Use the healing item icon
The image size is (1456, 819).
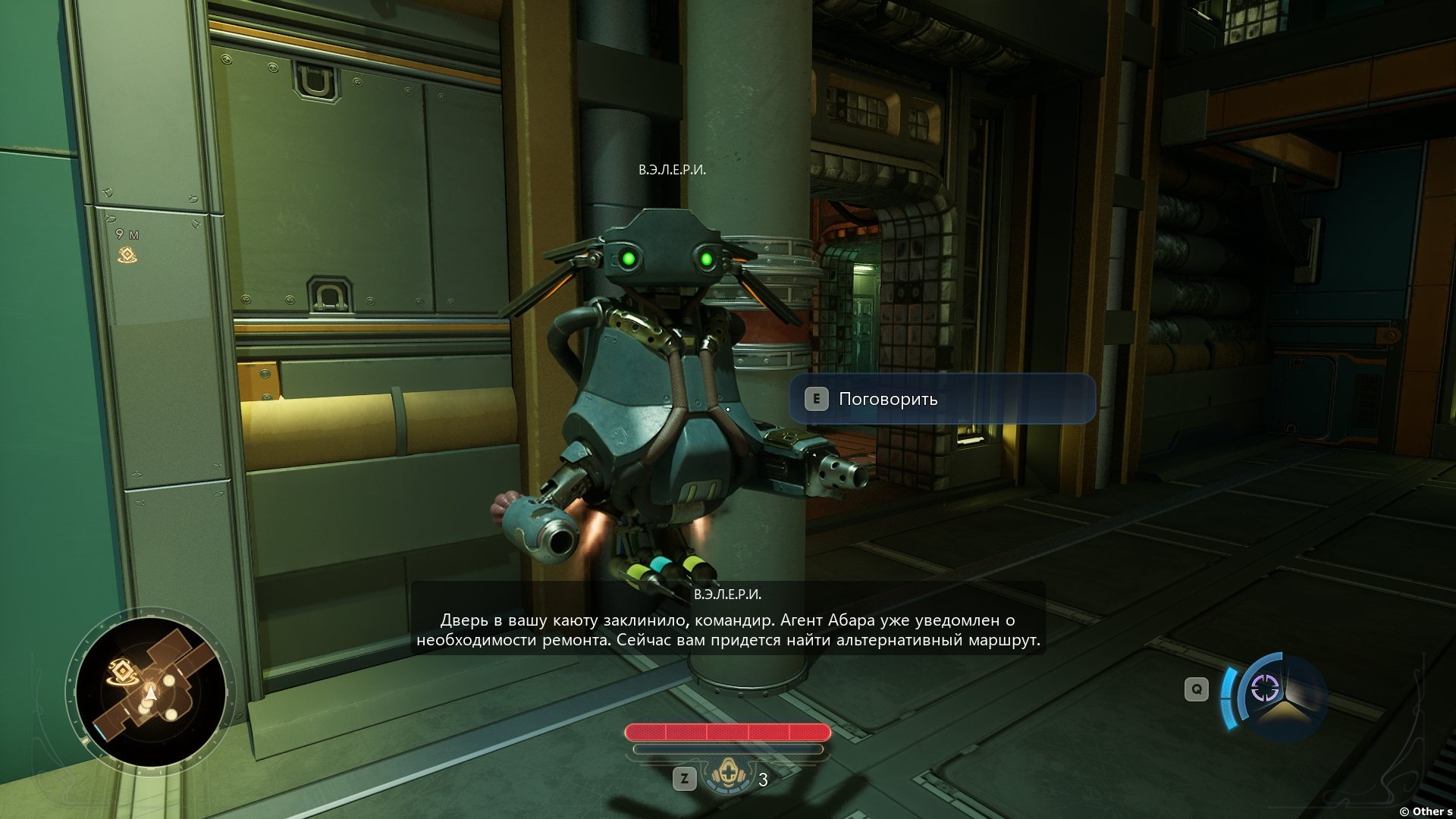[726, 776]
